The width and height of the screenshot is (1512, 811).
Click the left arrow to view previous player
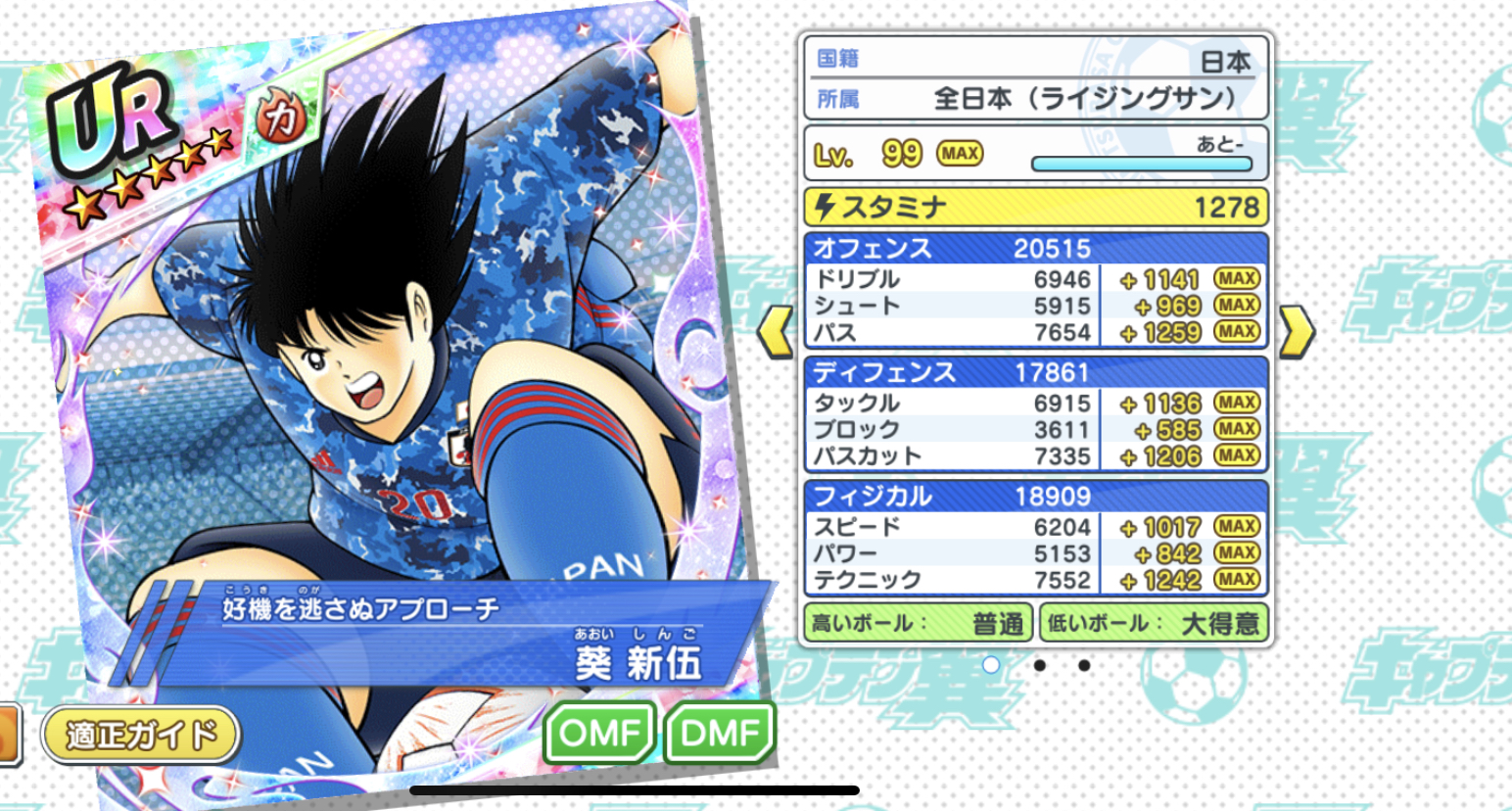(774, 331)
